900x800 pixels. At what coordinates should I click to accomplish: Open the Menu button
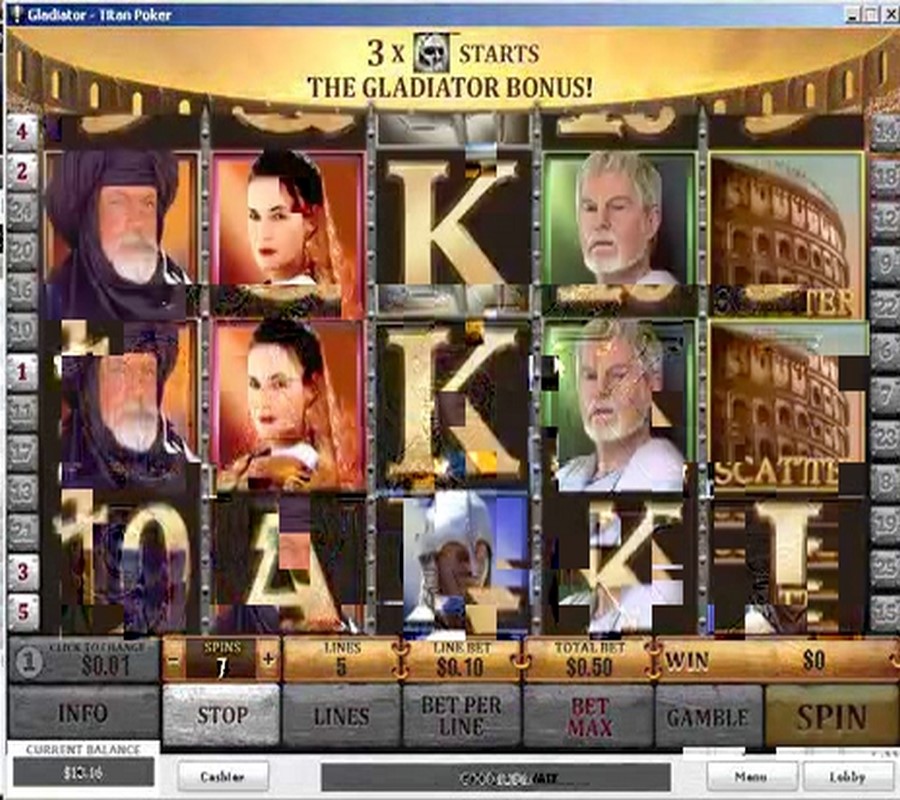(752, 776)
